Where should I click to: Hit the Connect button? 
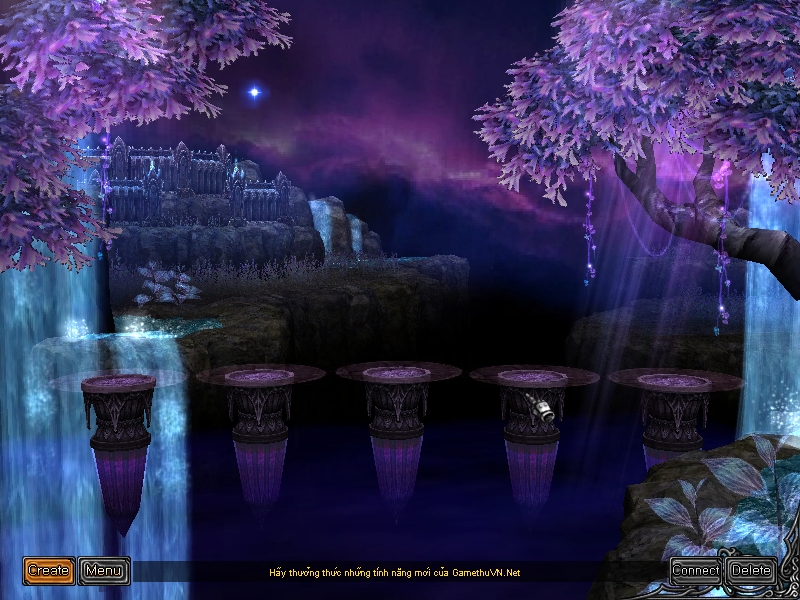pos(696,571)
